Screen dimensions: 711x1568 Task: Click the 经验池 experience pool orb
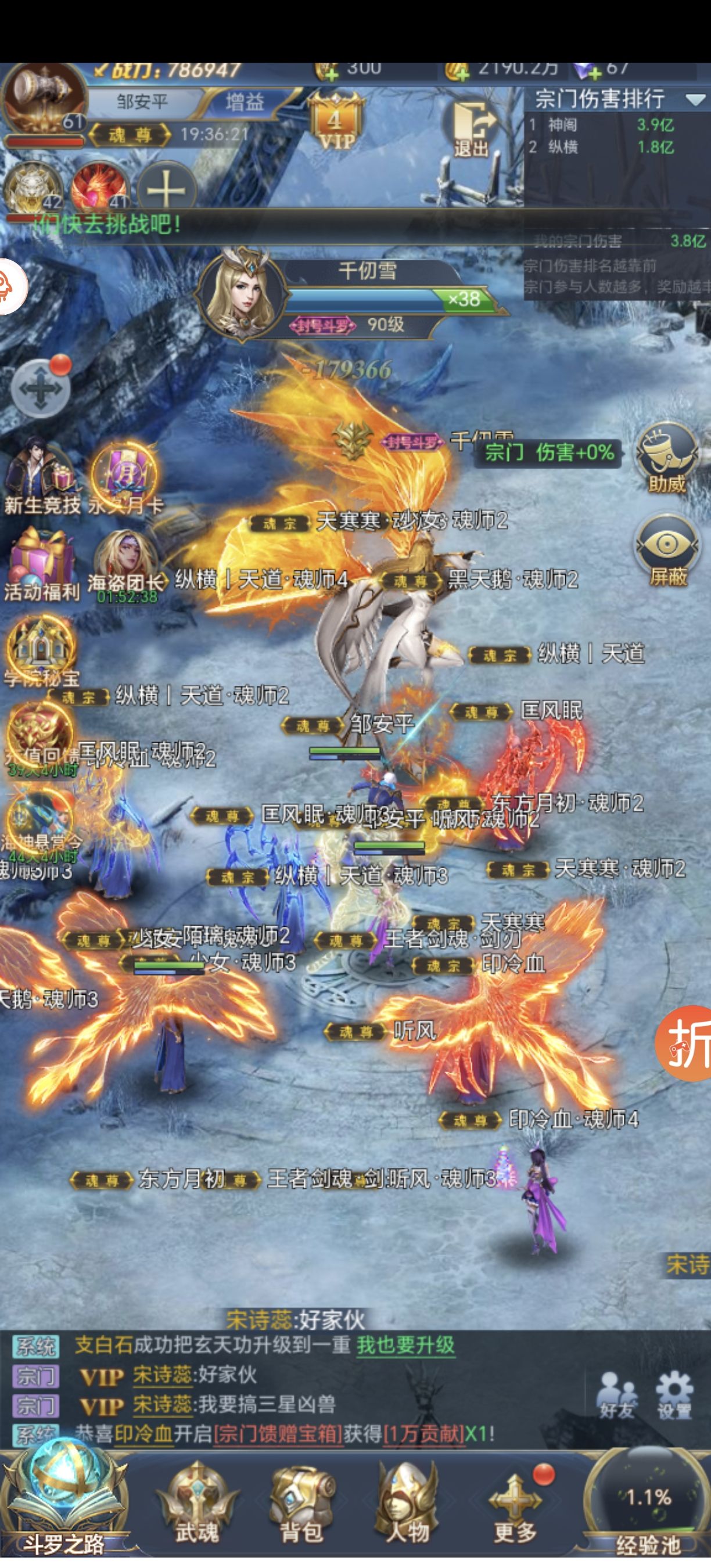click(647, 1504)
